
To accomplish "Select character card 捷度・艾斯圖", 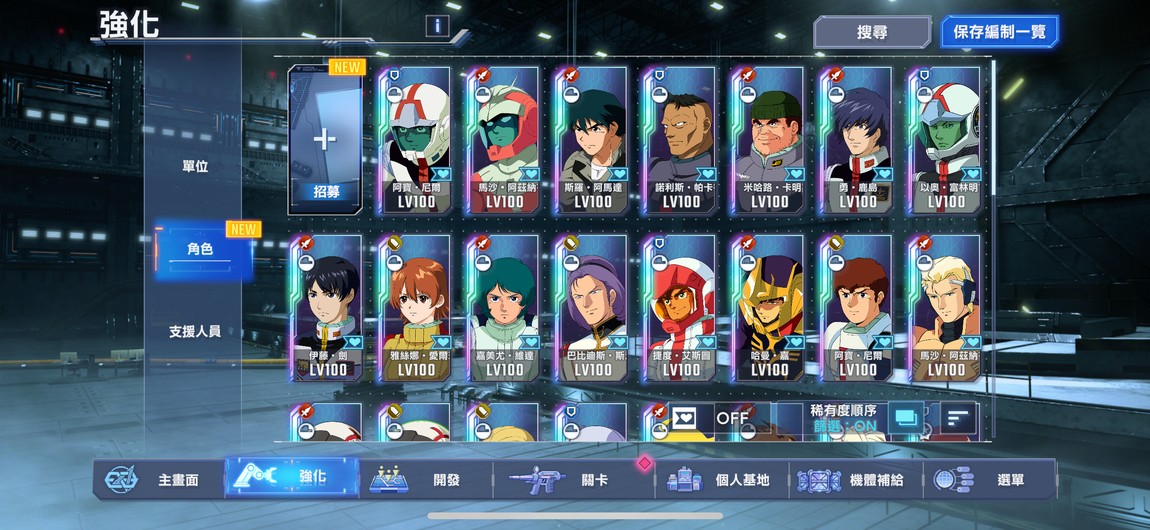I will pos(681,308).
